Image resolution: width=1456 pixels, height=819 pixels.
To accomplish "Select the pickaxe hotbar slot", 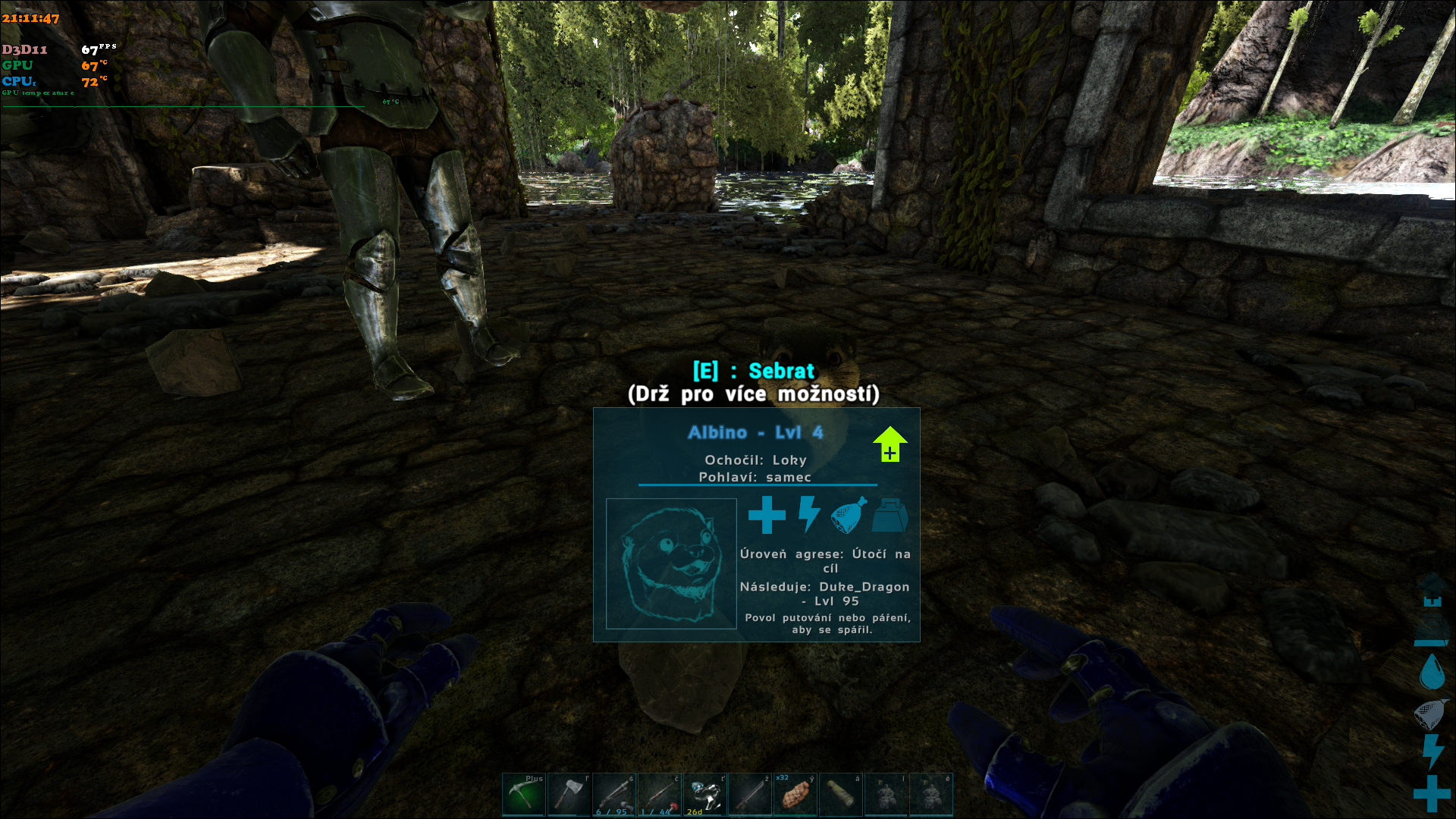I will pos(523,795).
